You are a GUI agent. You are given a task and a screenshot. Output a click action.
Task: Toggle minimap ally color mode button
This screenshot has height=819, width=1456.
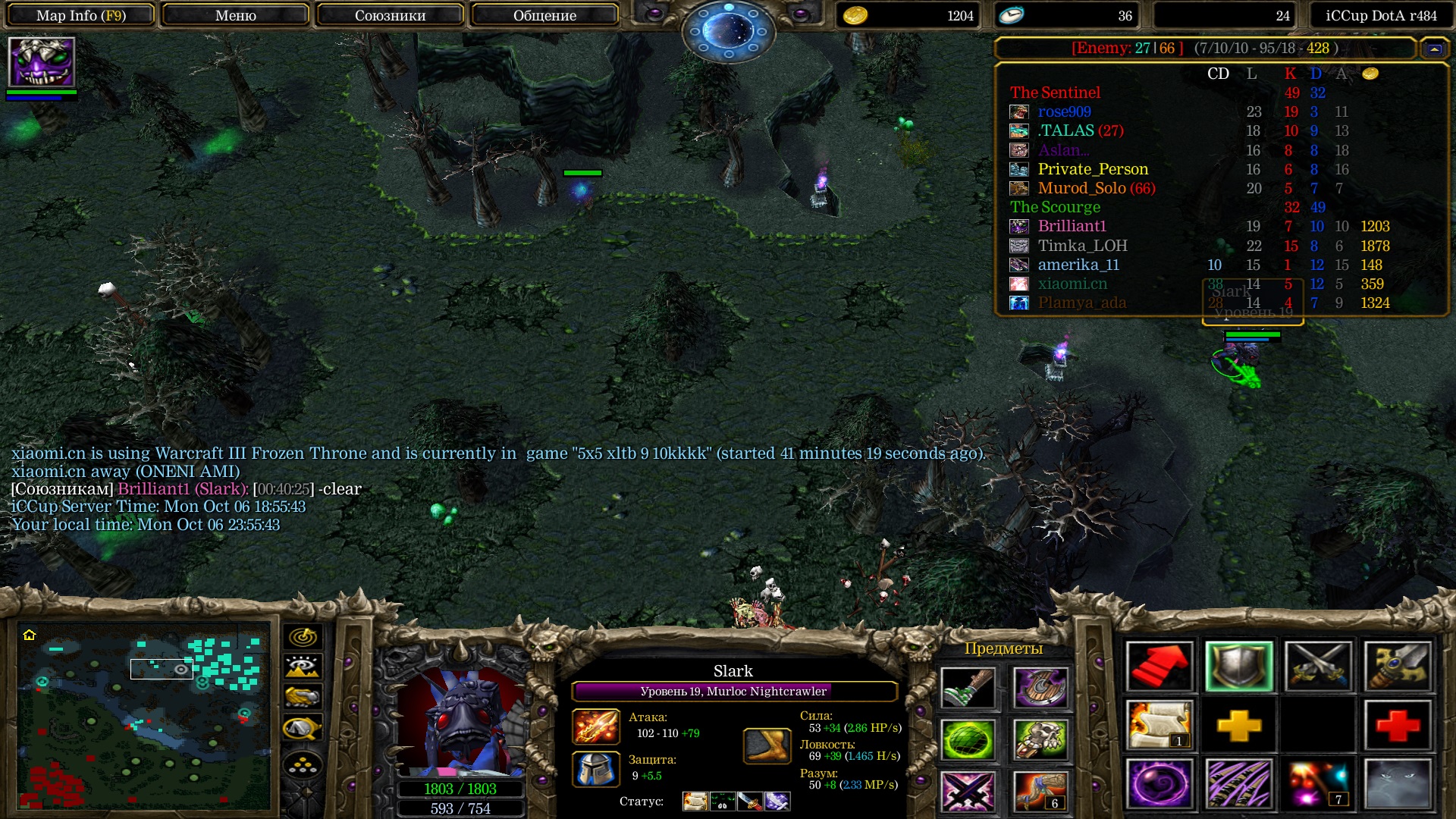click(x=303, y=696)
